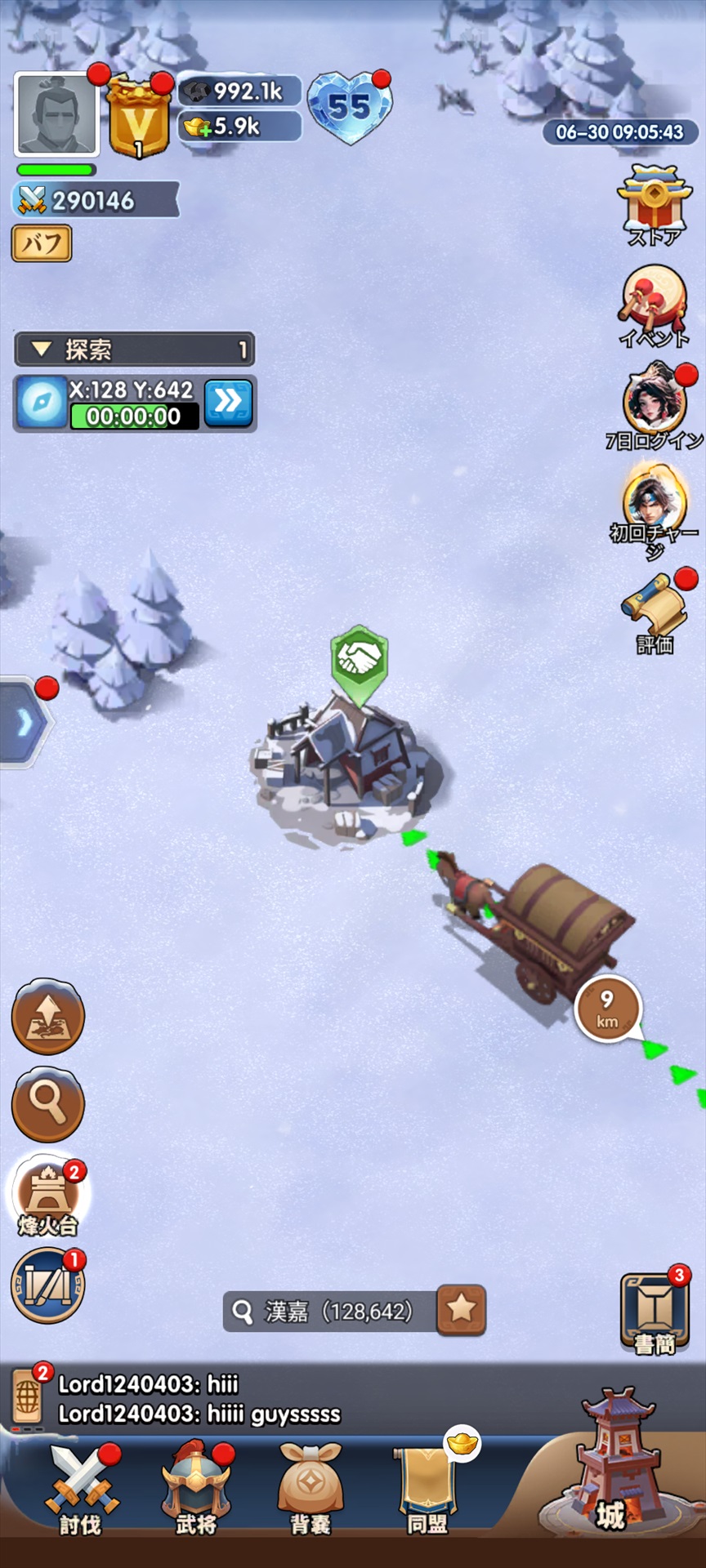Image resolution: width=706 pixels, height=1568 pixels.
Task: Open the 7日ログイン login reward
Action: (654, 406)
